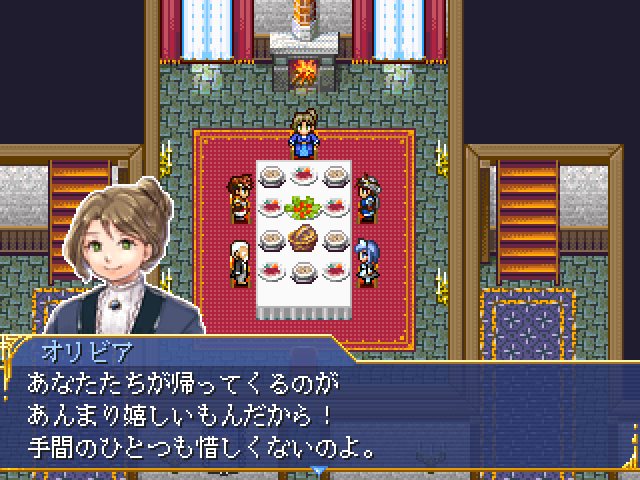Screen dimensions: 640x480
Task: Click the blue dialogue continue arrow
Action: point(319,470)
